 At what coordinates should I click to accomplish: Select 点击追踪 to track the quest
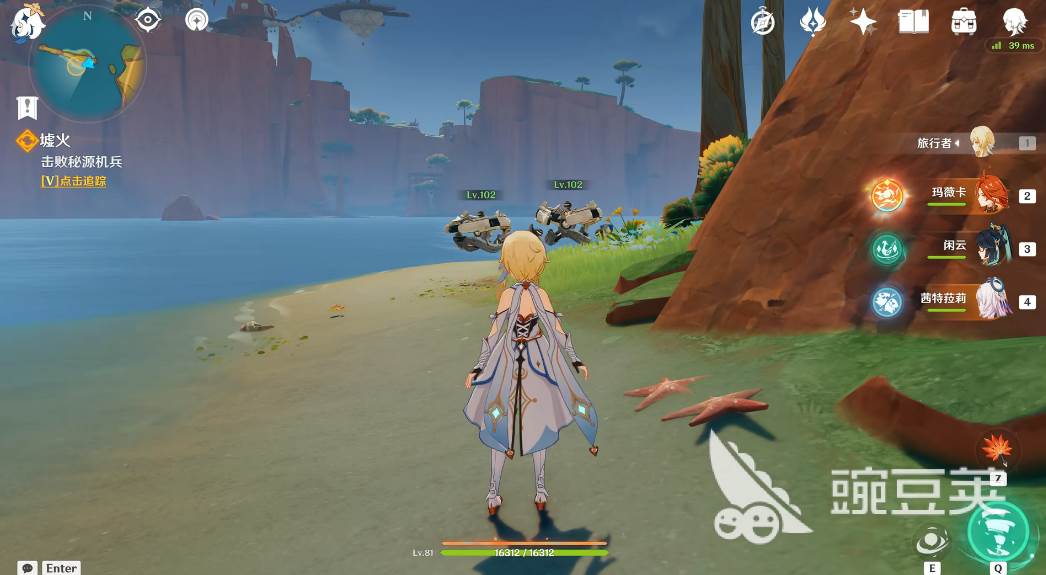pos(73,181)
